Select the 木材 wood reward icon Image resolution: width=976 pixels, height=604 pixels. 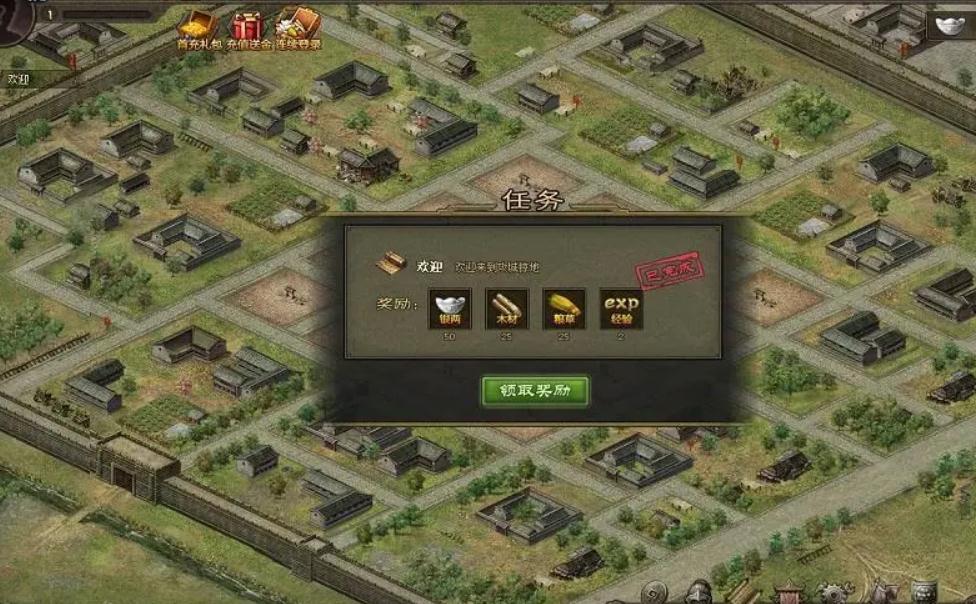click(507, 309)
